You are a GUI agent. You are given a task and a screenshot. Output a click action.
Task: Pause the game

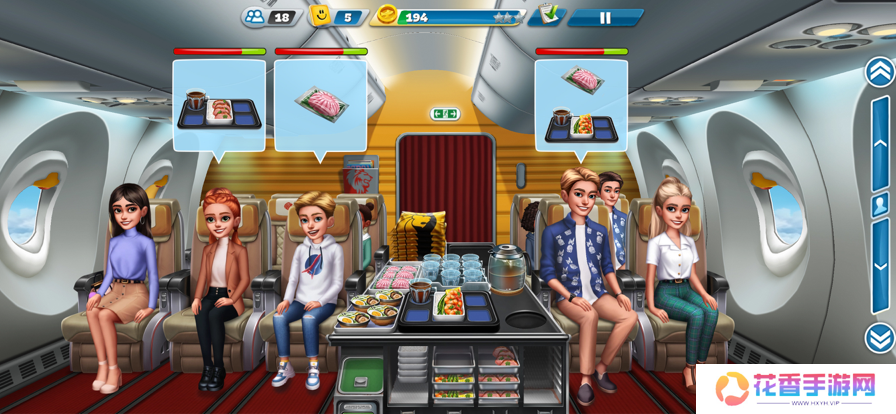point(604,17)
